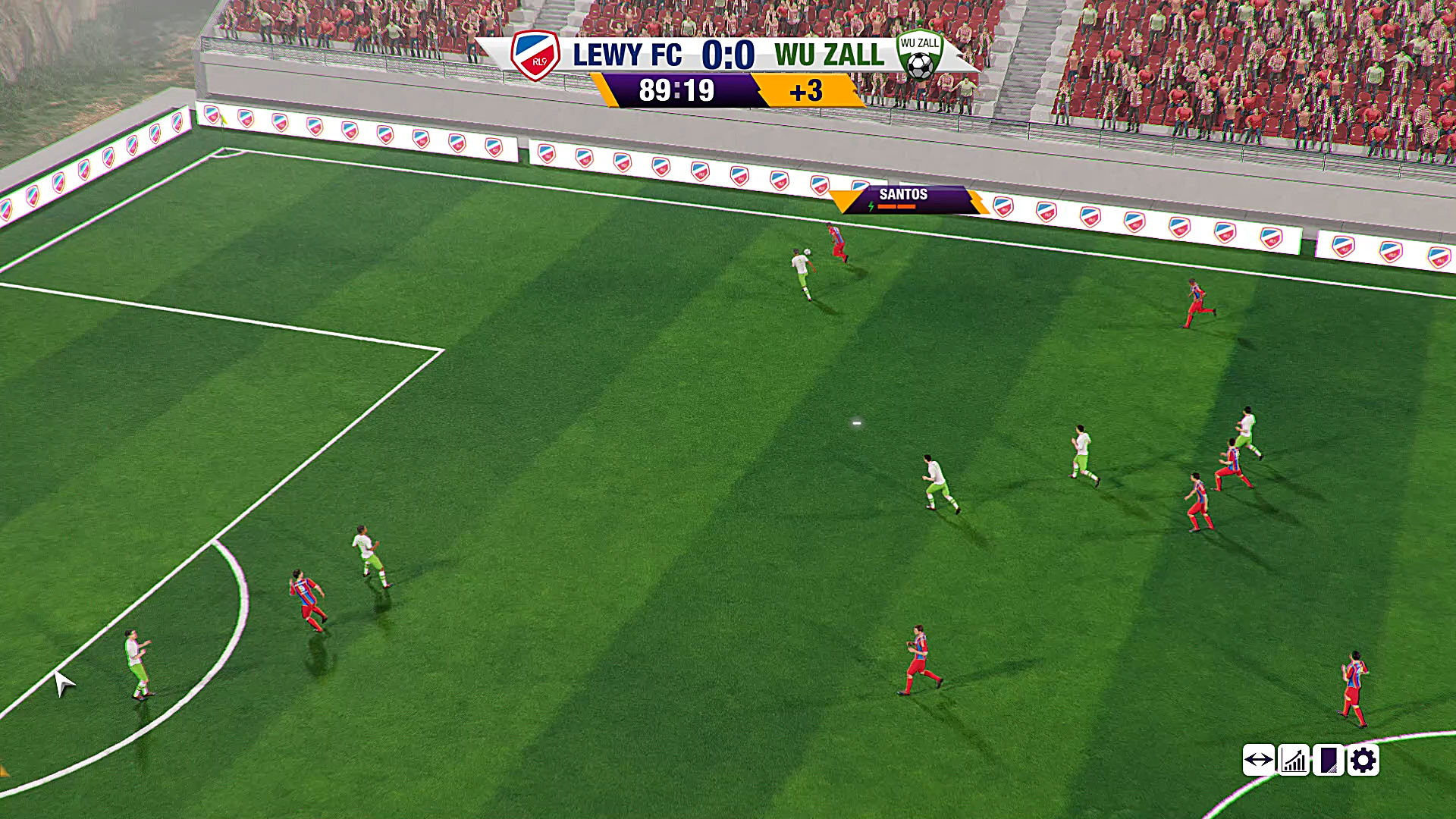Open the gear settings menu
The height and width of the screenshot is (819, 1456).
[1363, 760]
